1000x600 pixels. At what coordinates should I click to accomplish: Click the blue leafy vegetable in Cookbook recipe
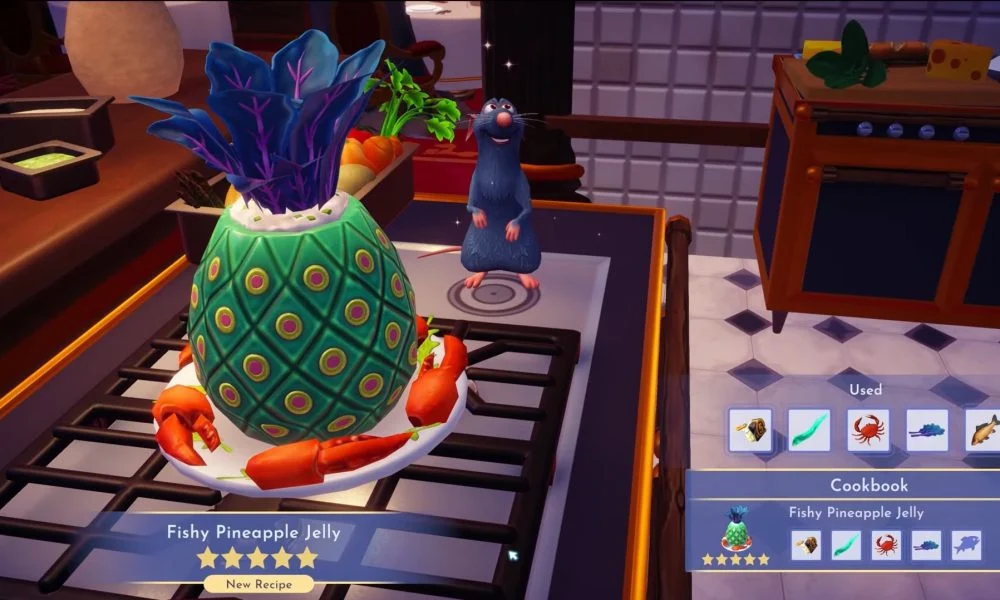click(x=926, y=544)
